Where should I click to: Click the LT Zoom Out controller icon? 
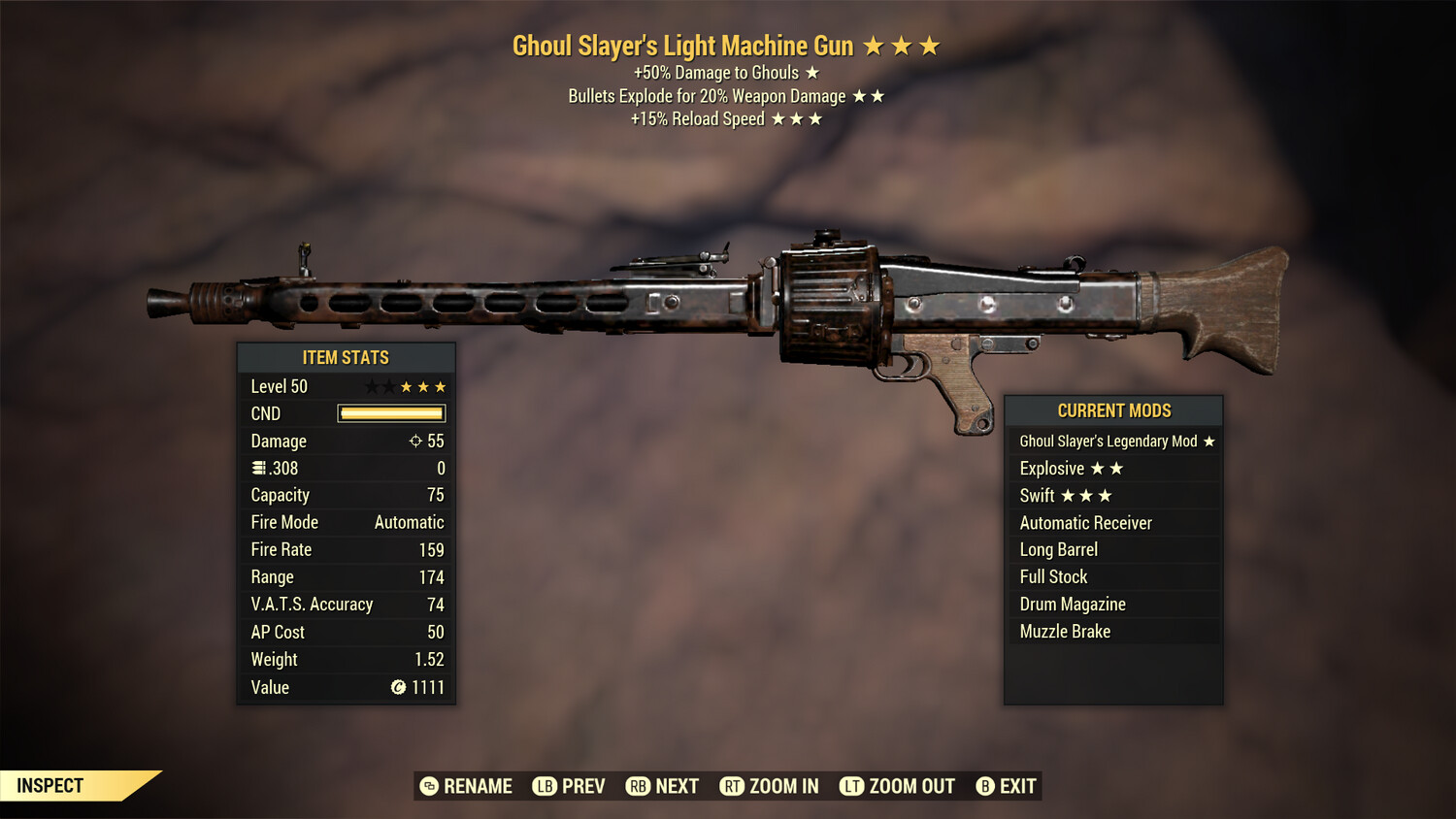(853, 786)
